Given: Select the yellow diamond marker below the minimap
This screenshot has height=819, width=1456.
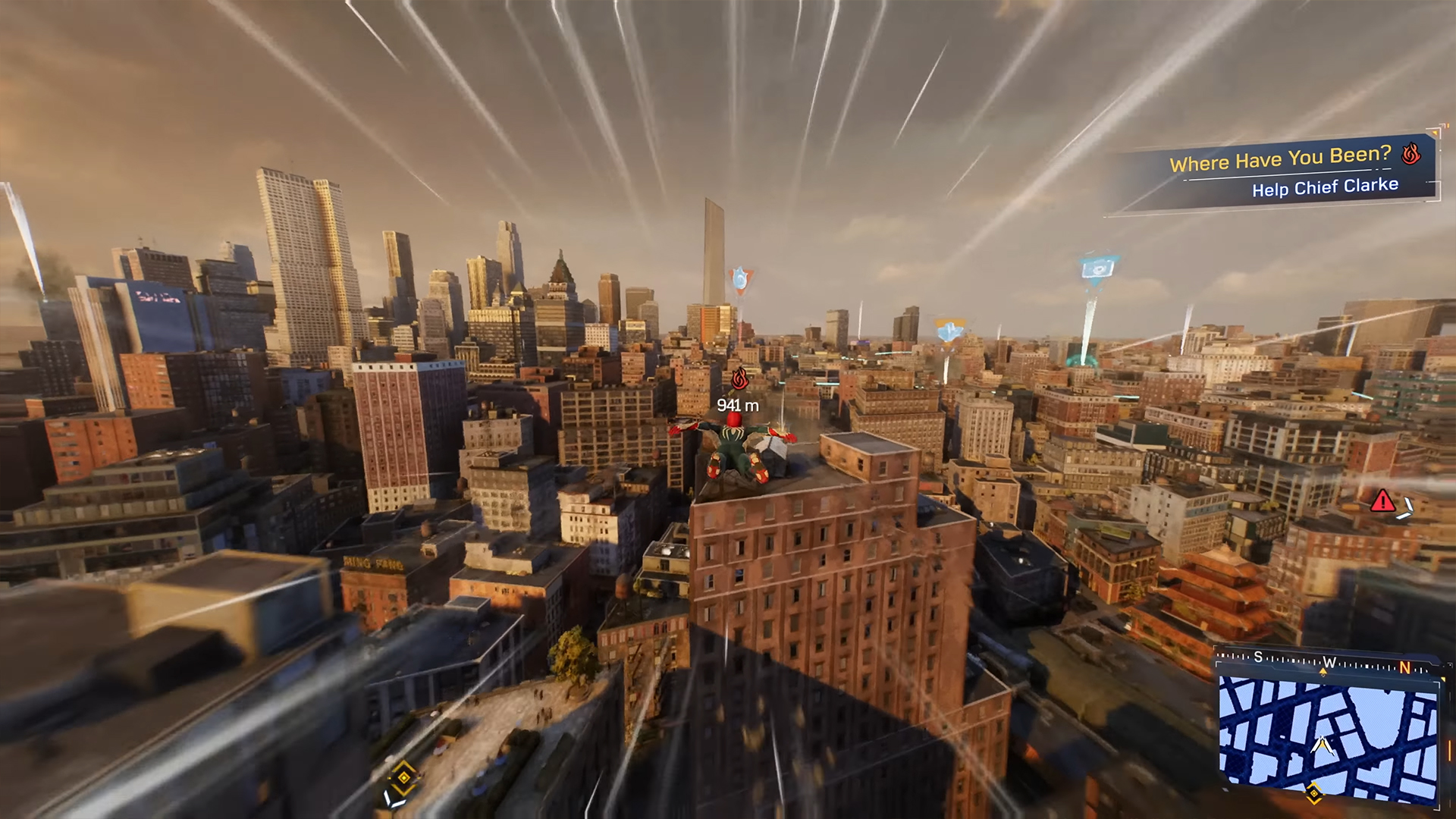Looking at the screenshot, I should pyautogui.click(x=1313, y=793).
